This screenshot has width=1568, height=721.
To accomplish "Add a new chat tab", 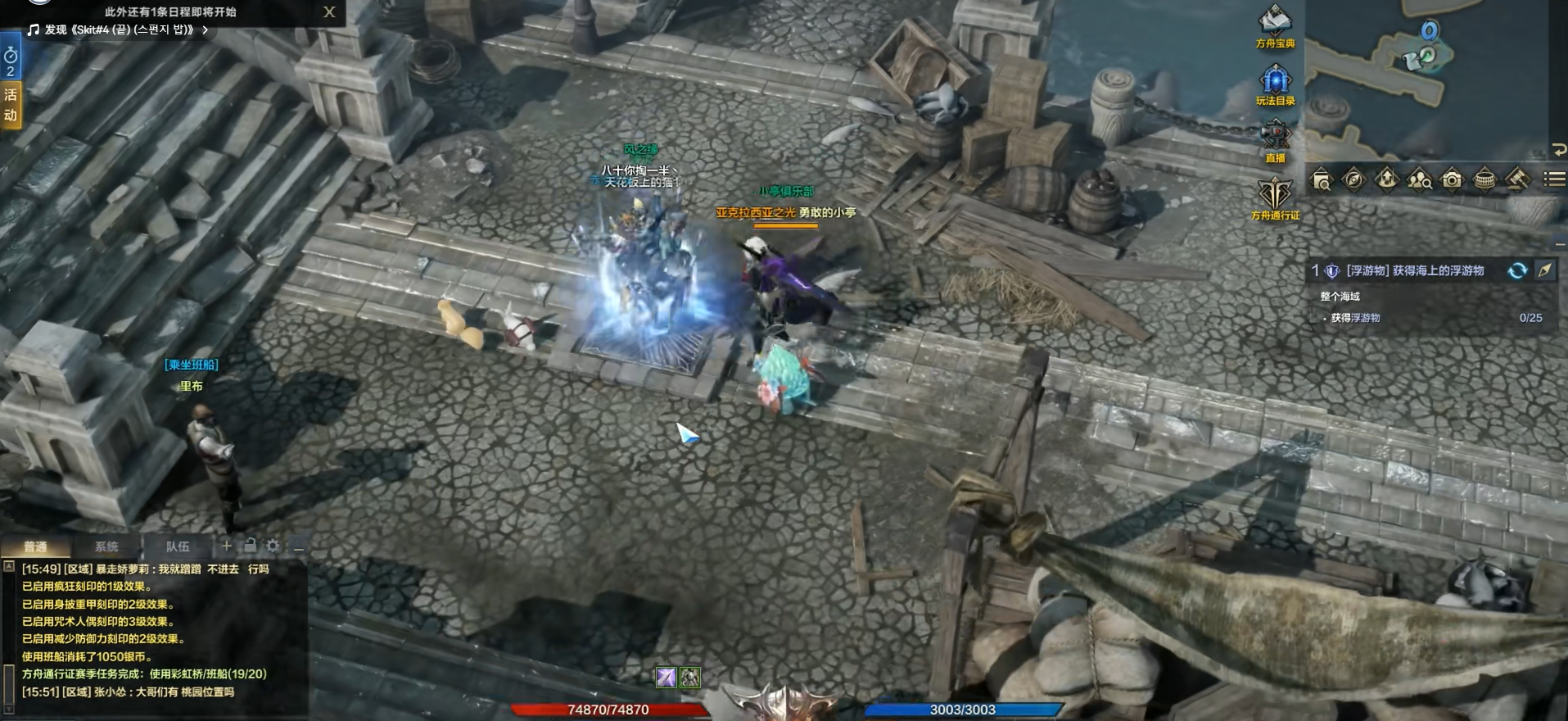I will (x=227, y=546).
